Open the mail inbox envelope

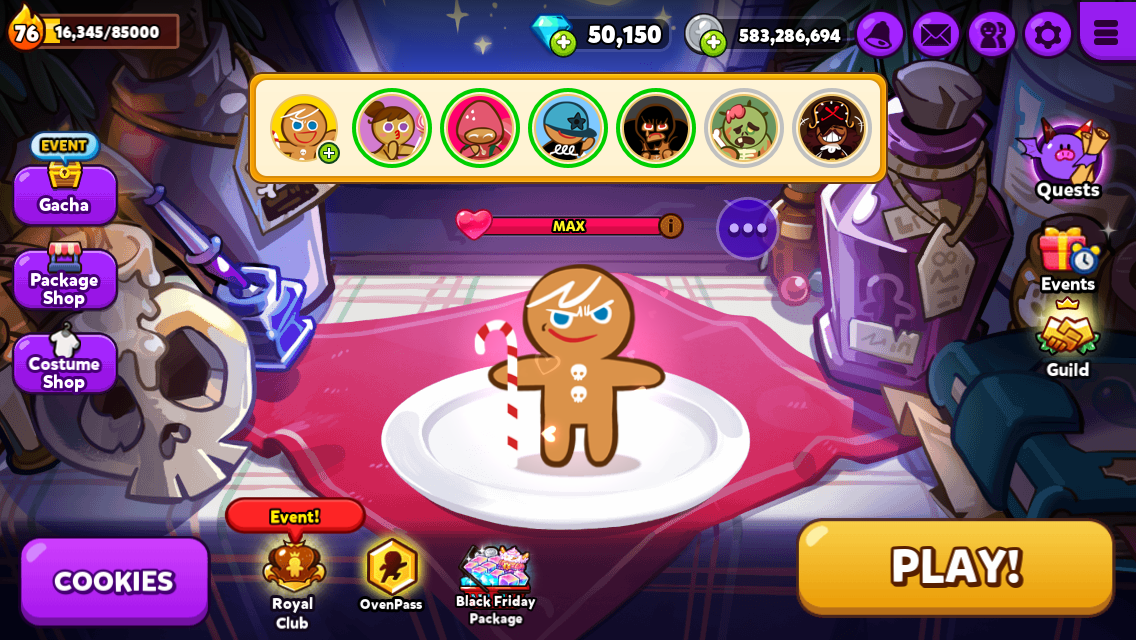pyautogui.click(x=935, y=35)
